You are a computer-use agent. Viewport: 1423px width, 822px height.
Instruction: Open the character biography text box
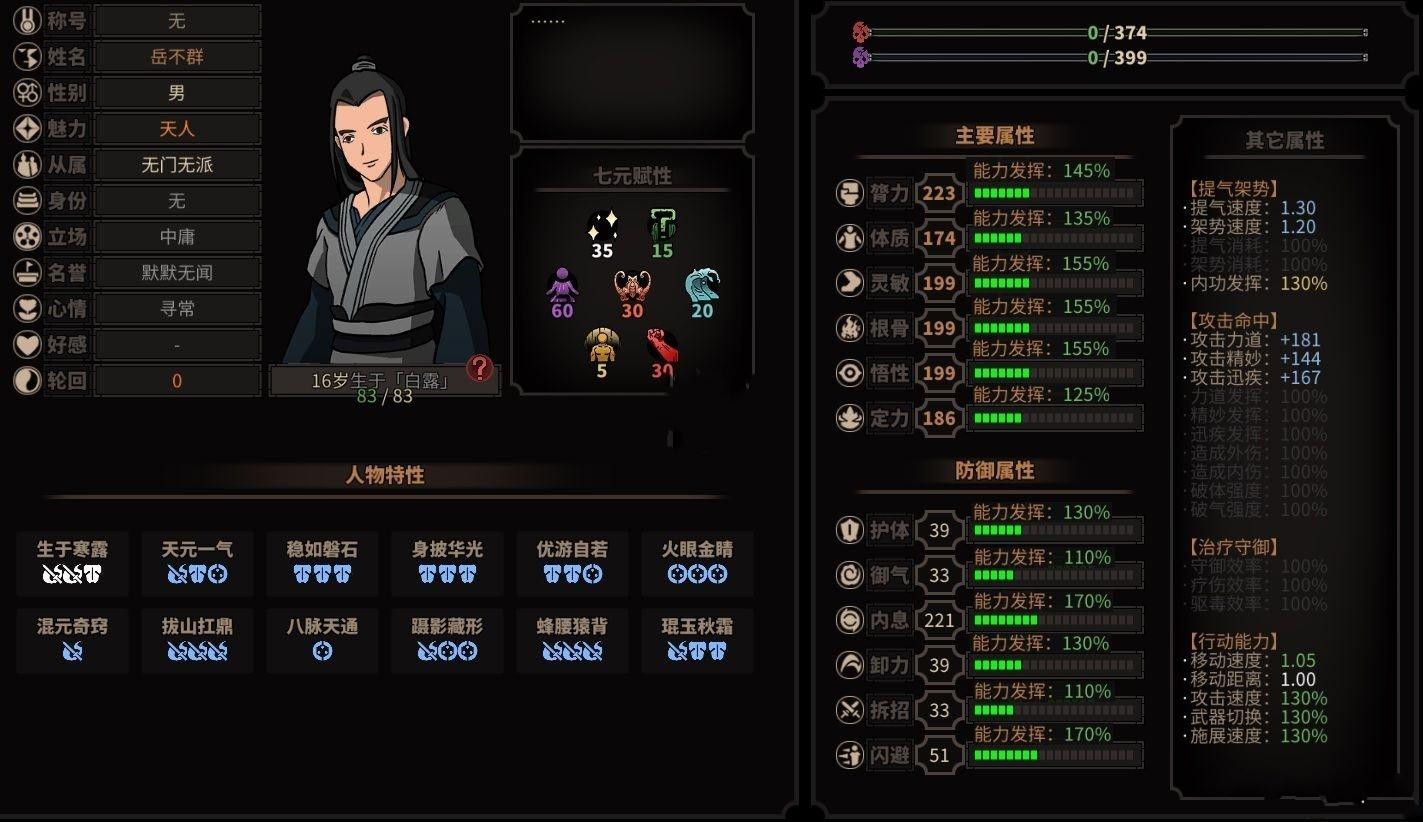tap(632, 72)
